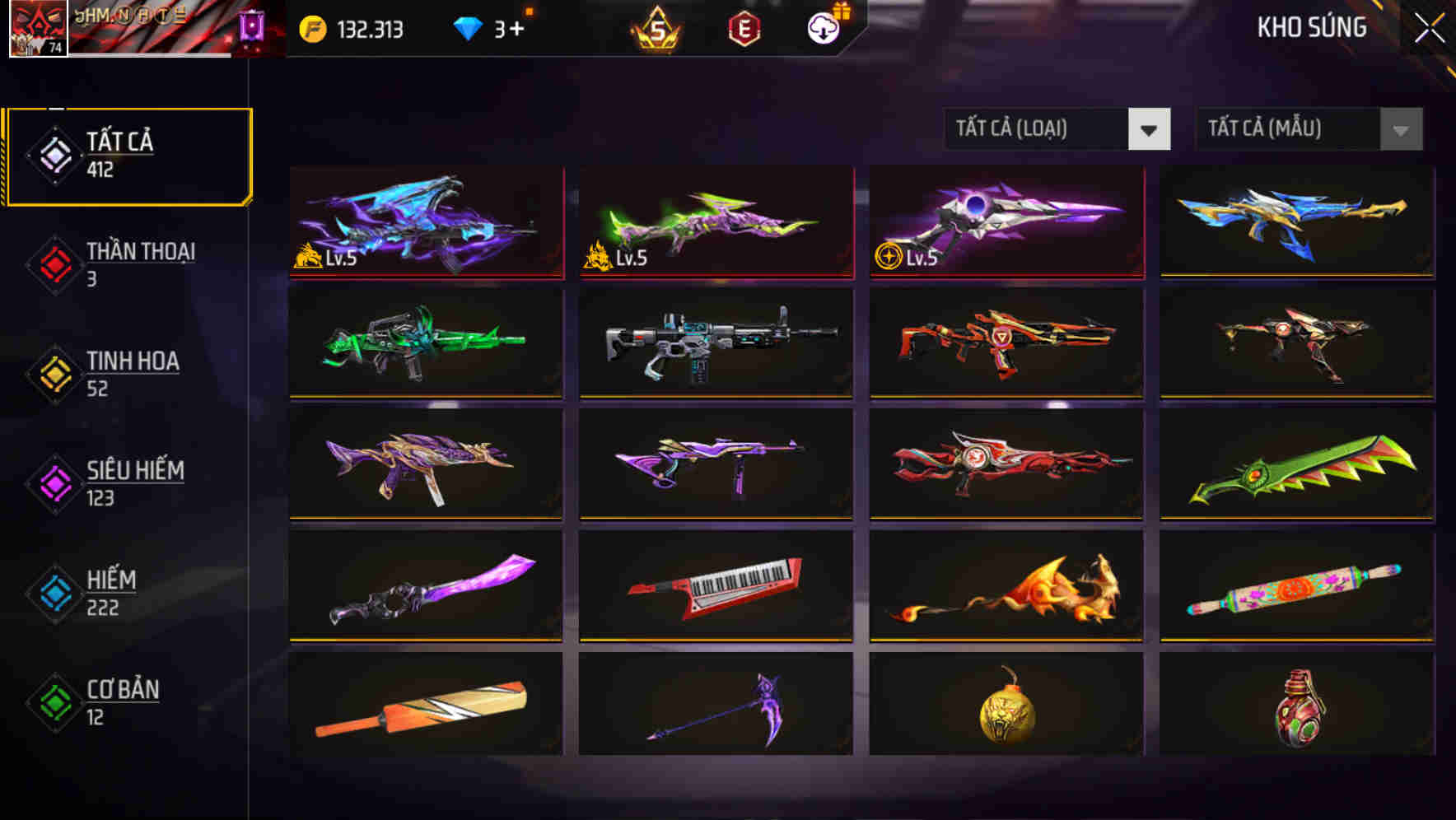
Task: Click the Lv.5 progress badge on first weapon
Action: [328, 259]
